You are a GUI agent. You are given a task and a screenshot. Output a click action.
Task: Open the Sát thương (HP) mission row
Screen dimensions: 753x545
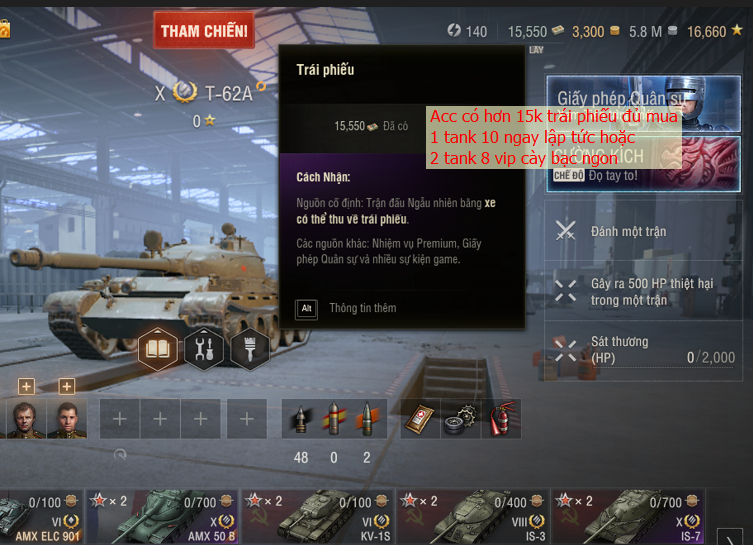[x=645, y=349]
